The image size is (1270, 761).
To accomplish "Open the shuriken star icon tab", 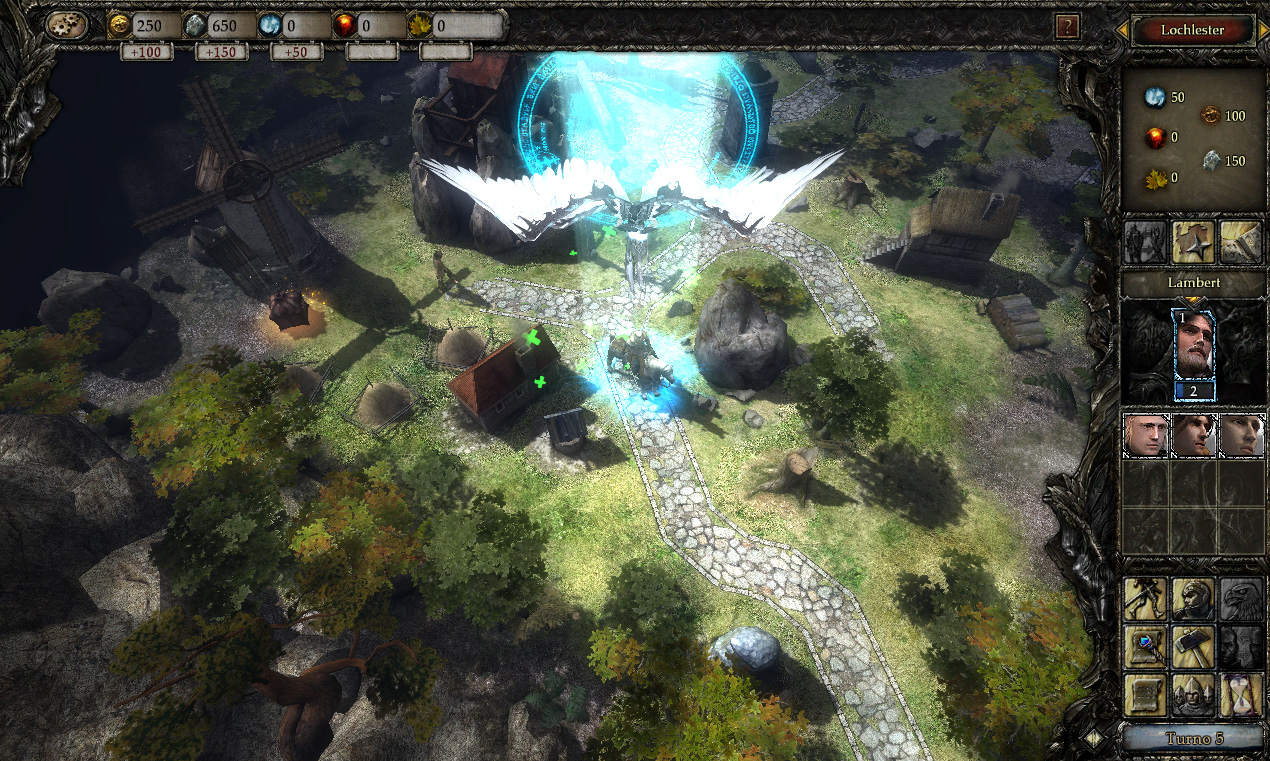I will click(x=1193, y=243).
